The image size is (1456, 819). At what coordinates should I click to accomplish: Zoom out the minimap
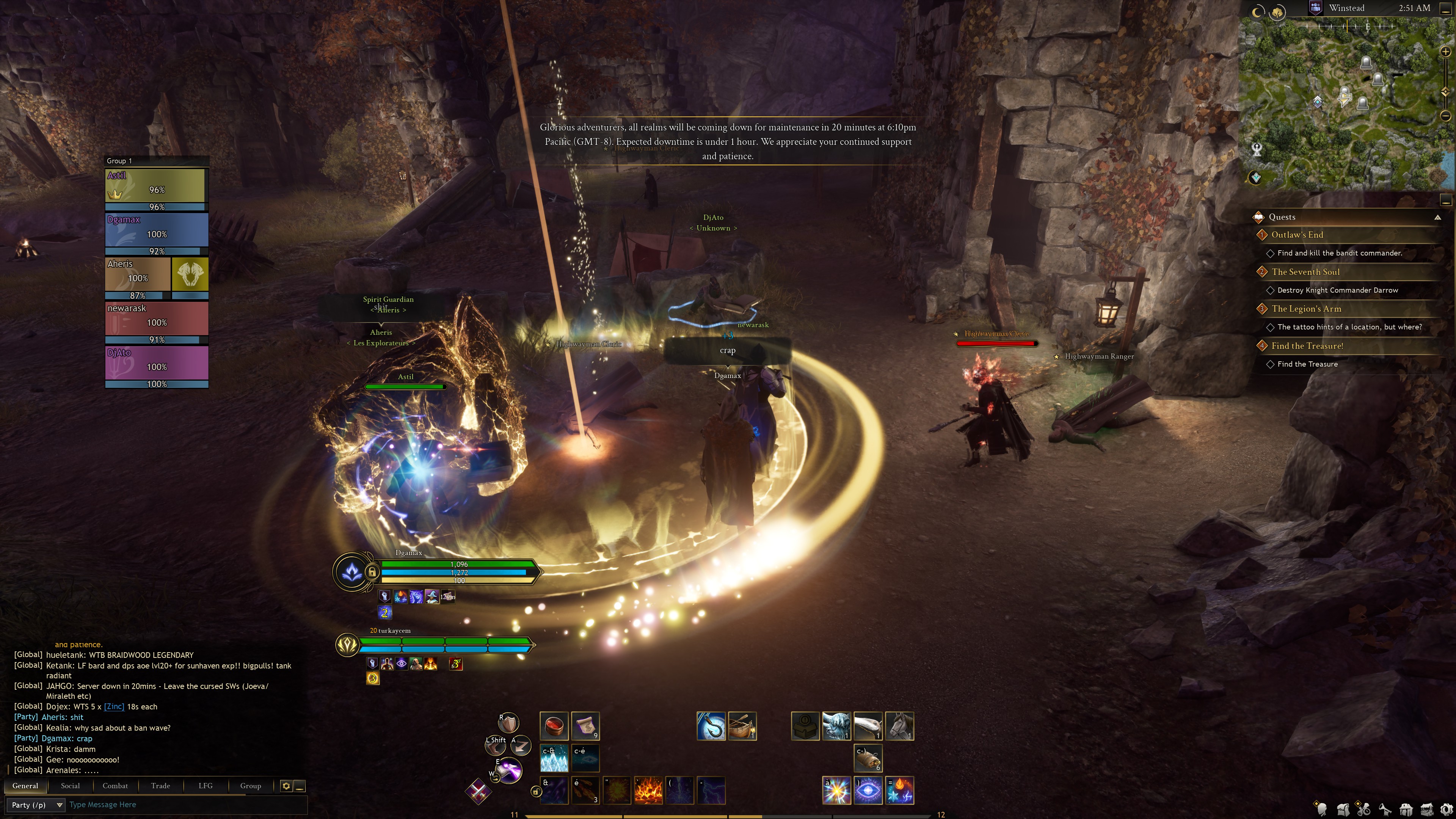[1446, 116]
